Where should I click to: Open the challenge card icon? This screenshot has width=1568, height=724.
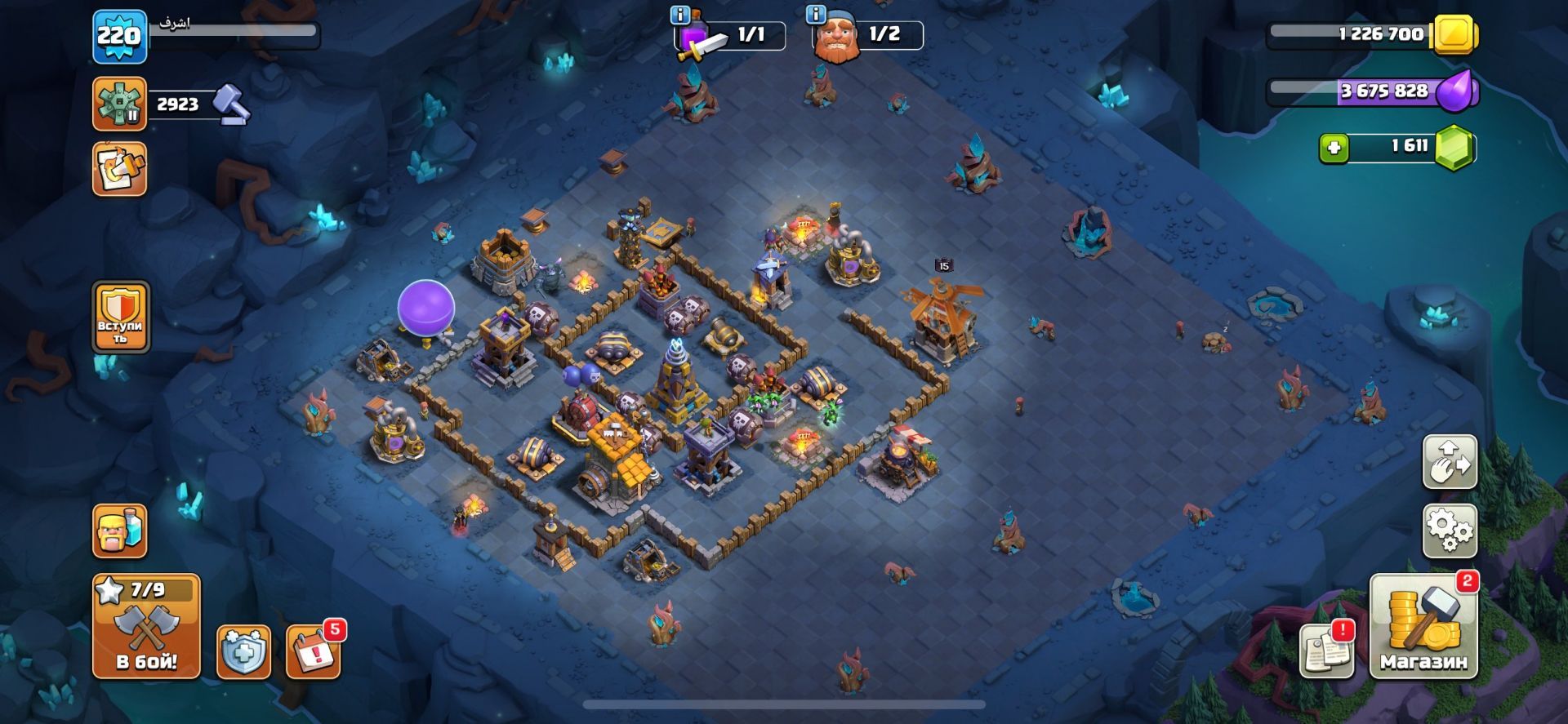119,169
